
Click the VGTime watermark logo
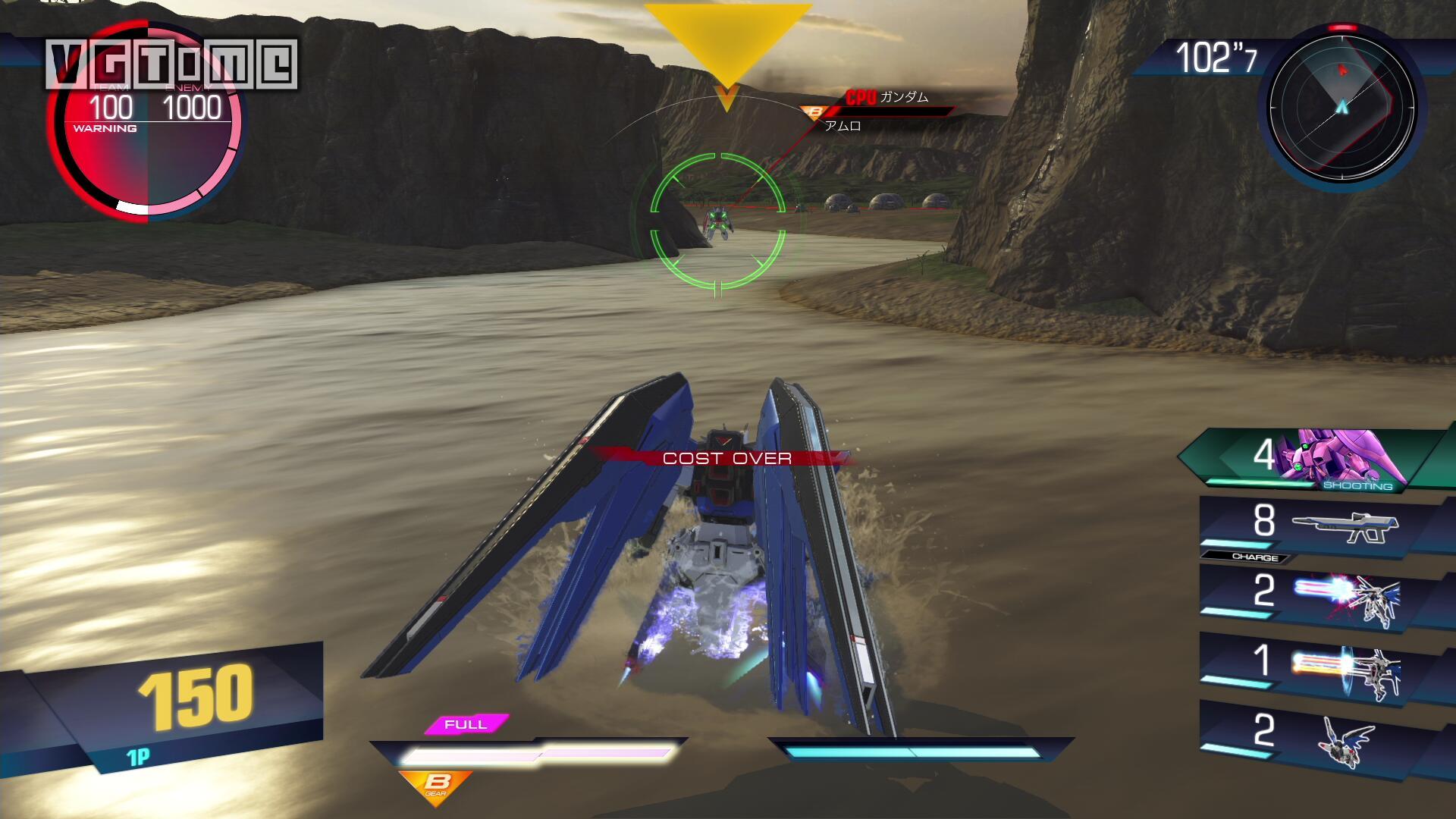tap(171, 64)
